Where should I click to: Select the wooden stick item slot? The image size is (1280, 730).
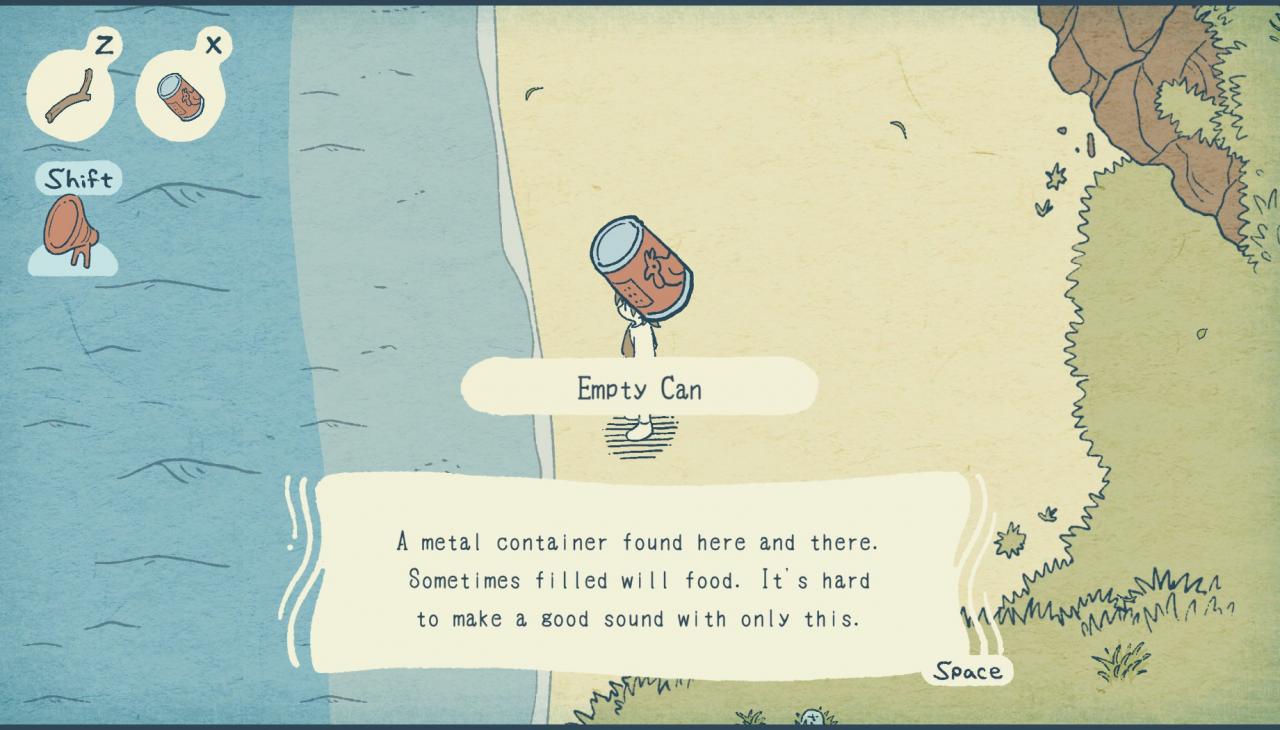(70, 96)
